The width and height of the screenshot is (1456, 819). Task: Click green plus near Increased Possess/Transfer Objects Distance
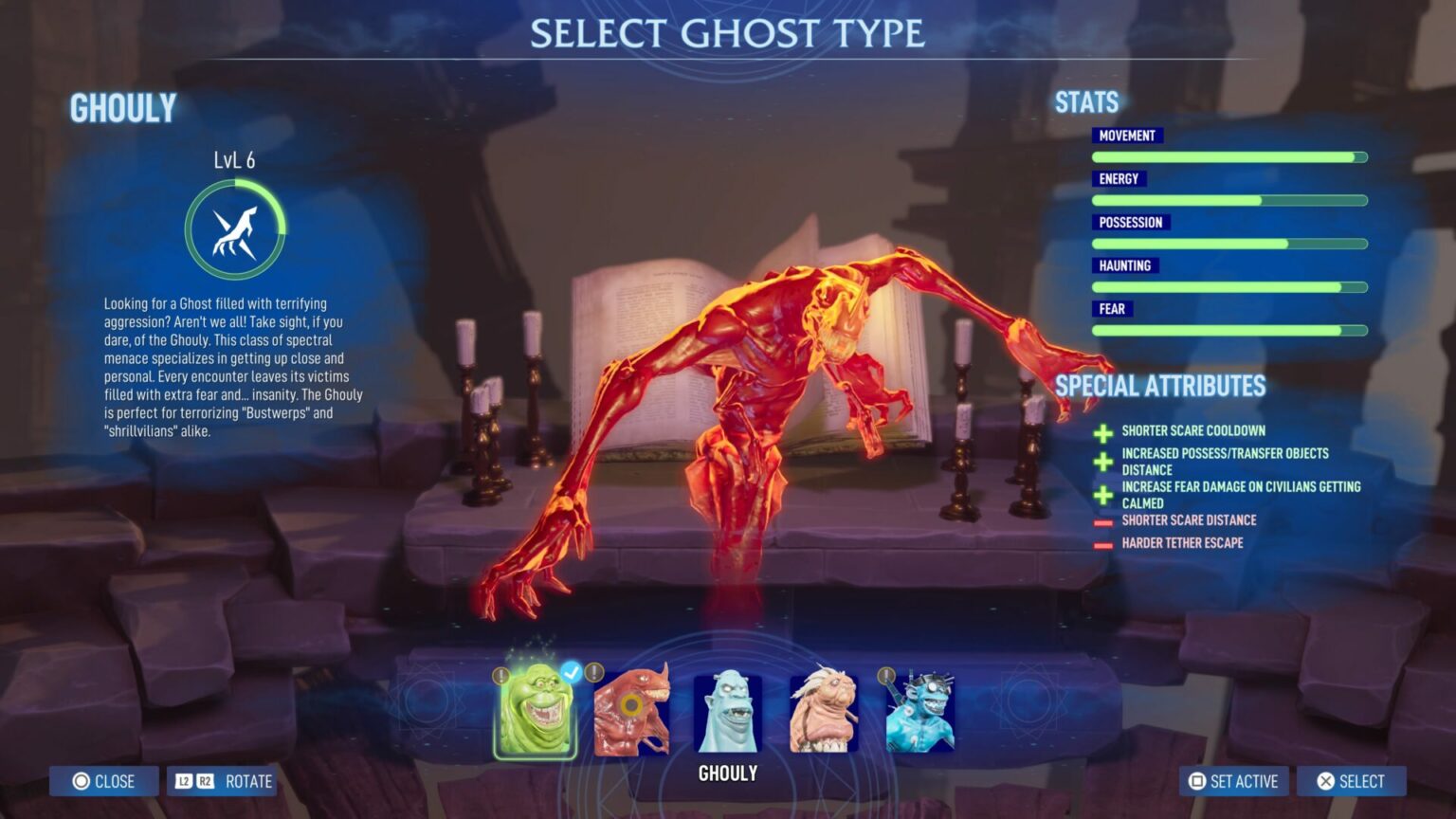(x=1102, y=462)
